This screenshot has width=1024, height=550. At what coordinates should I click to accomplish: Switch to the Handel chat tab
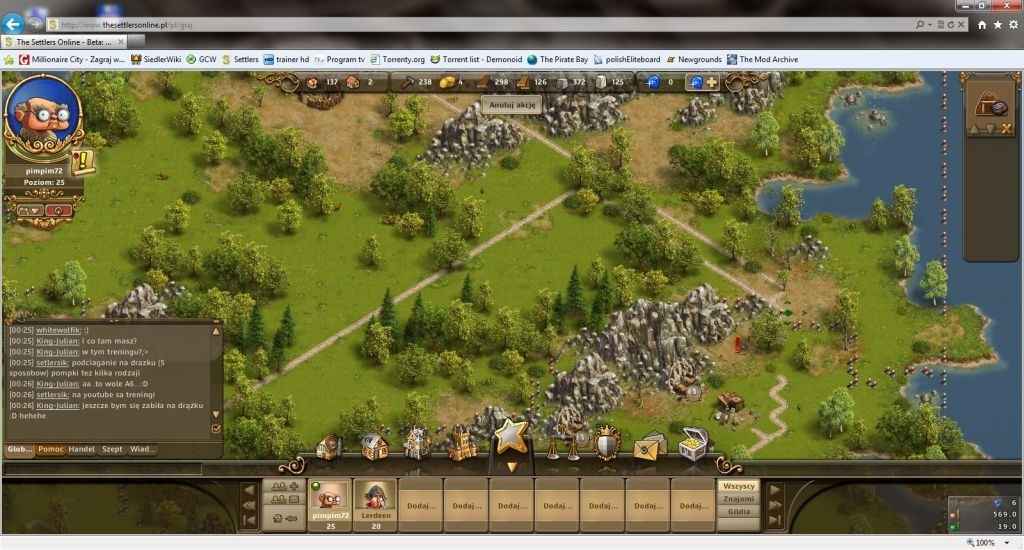82,449
